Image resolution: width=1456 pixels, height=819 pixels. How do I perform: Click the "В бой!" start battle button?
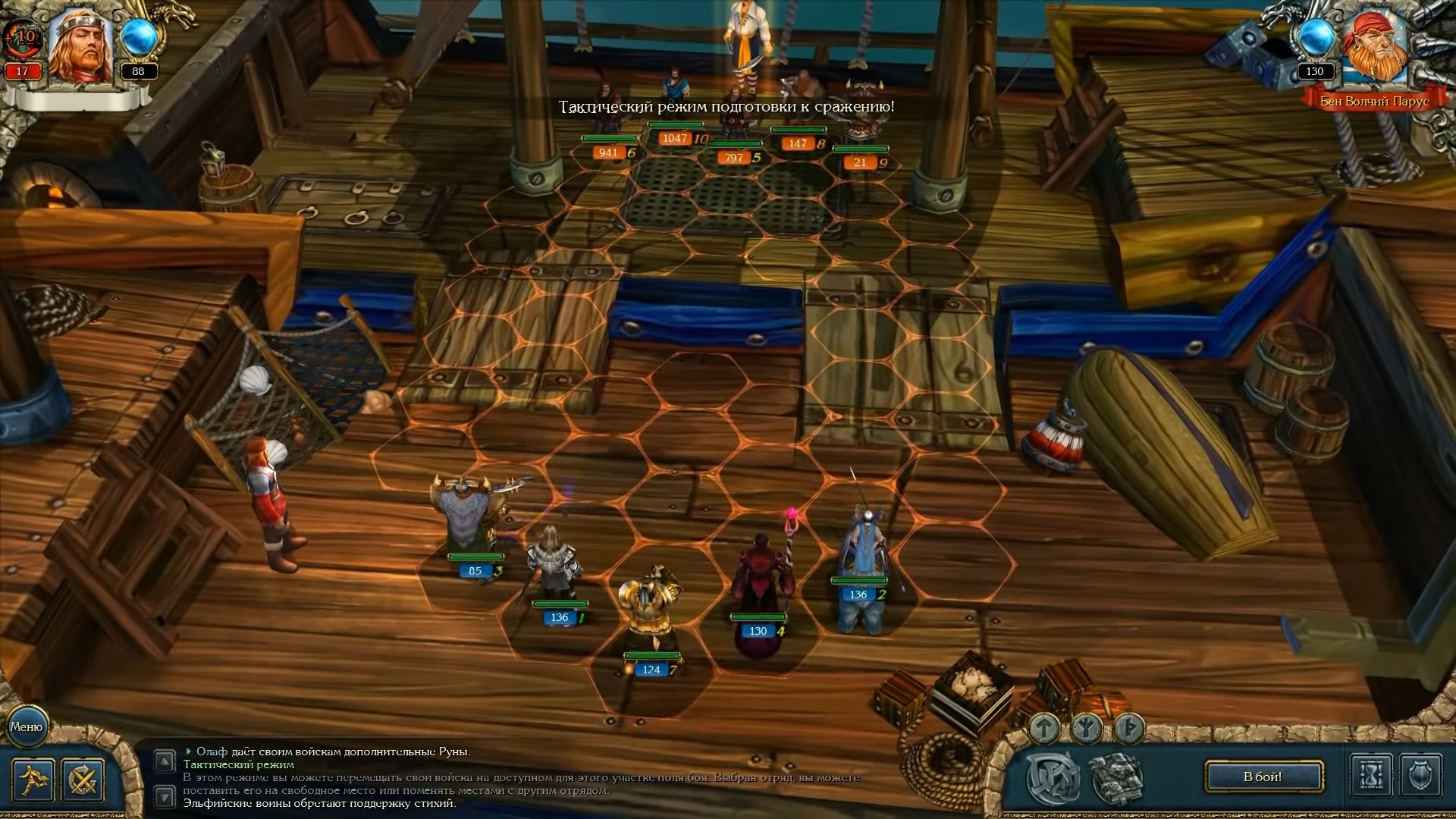[x=1263, y=777]
